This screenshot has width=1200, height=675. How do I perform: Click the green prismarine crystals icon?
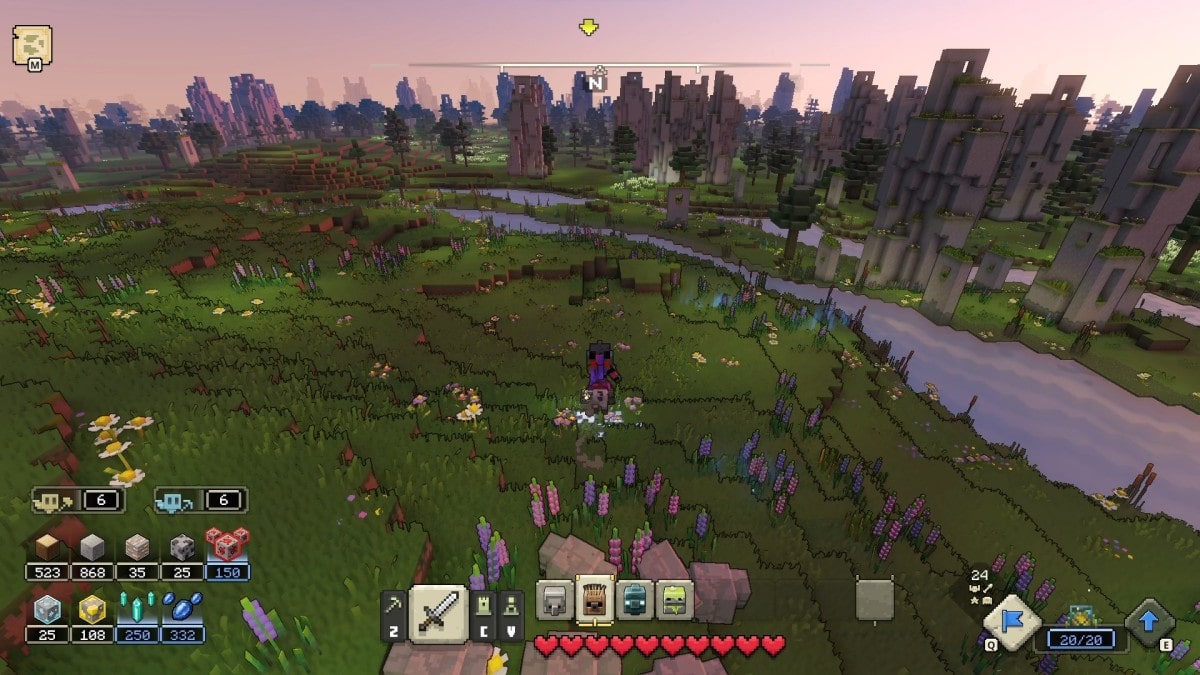[137, 609]
